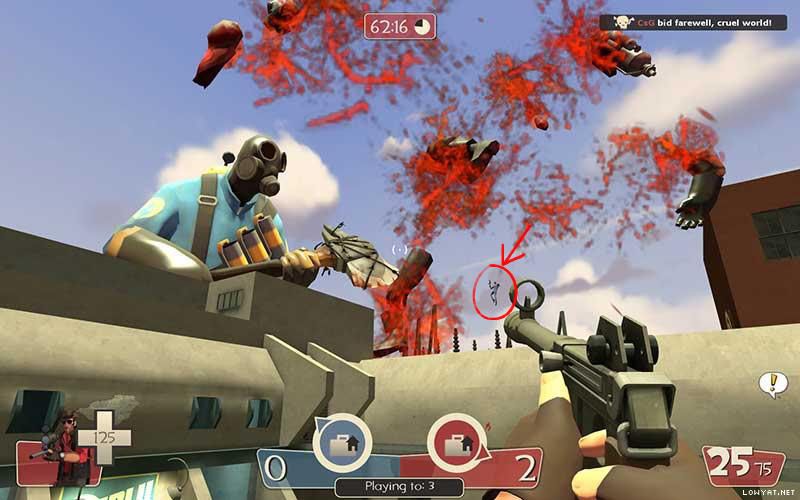The width and height of the screenshot is (800, 500).
Task: Select the exclamation mark speech bubble icon
Action: click(771, 382)
